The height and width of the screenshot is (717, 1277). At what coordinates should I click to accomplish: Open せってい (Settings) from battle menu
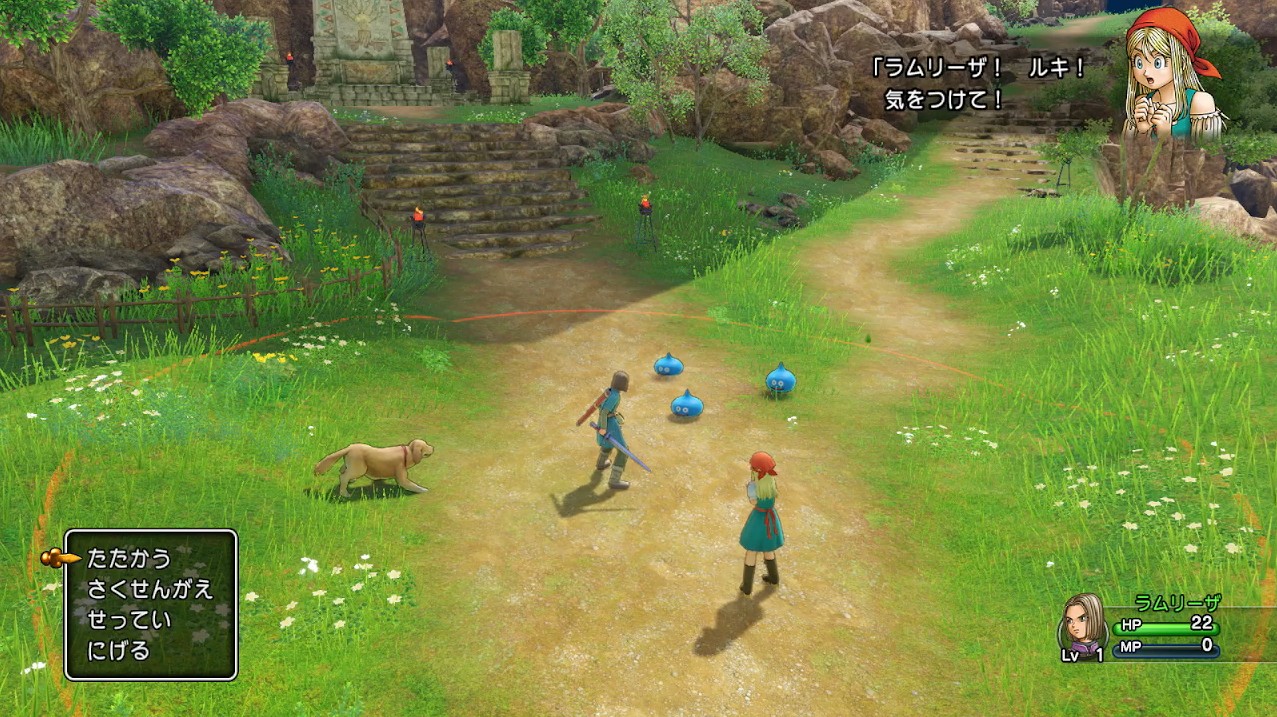[129, 620]
